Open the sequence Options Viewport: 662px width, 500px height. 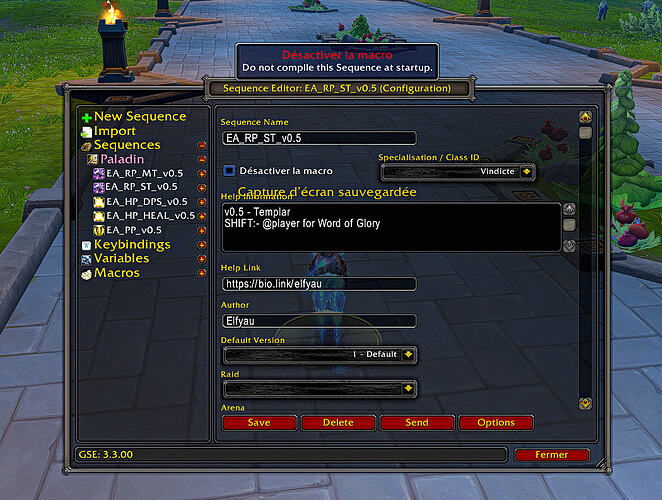496,423
